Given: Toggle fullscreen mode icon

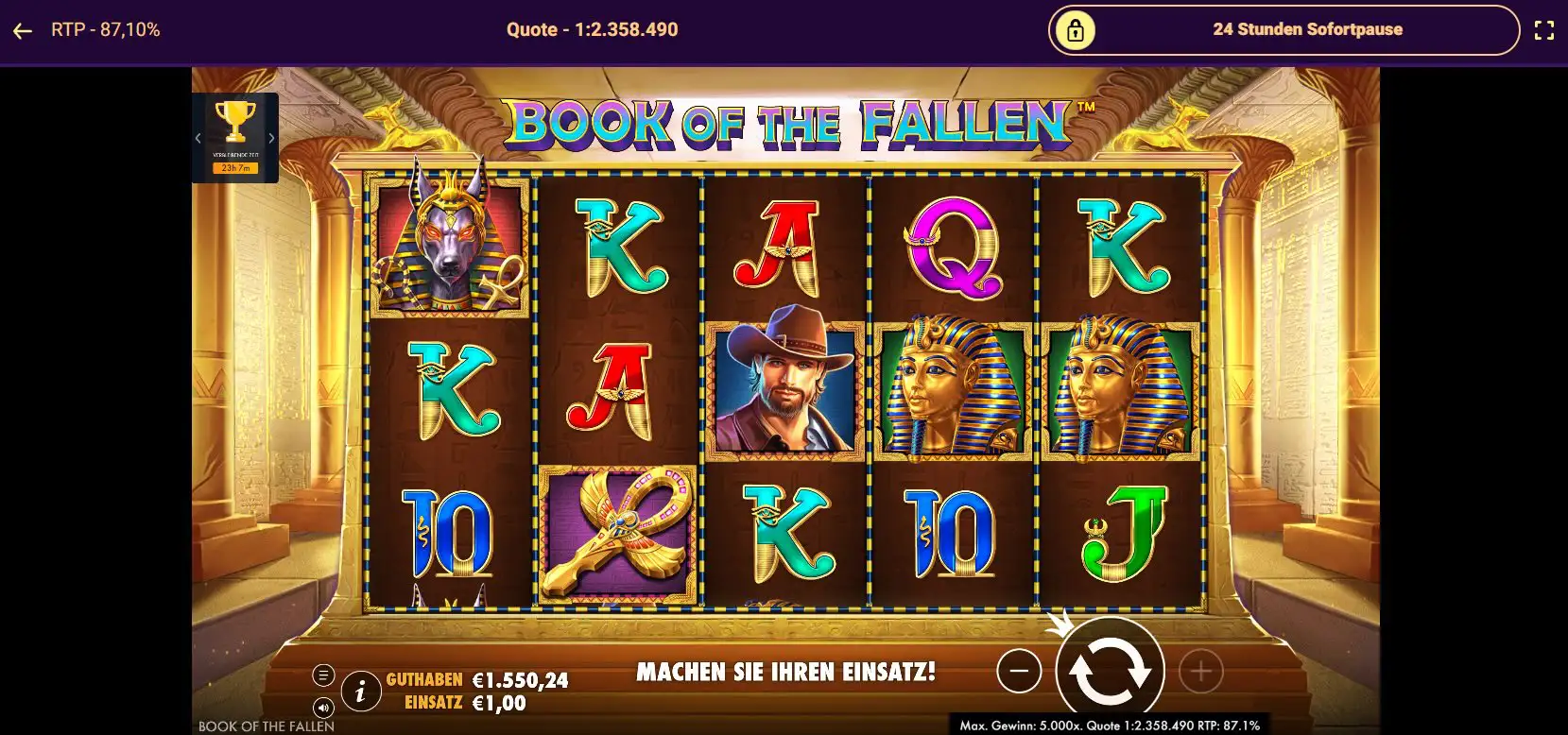Looking at the screenshot, I should (1543, 30).
